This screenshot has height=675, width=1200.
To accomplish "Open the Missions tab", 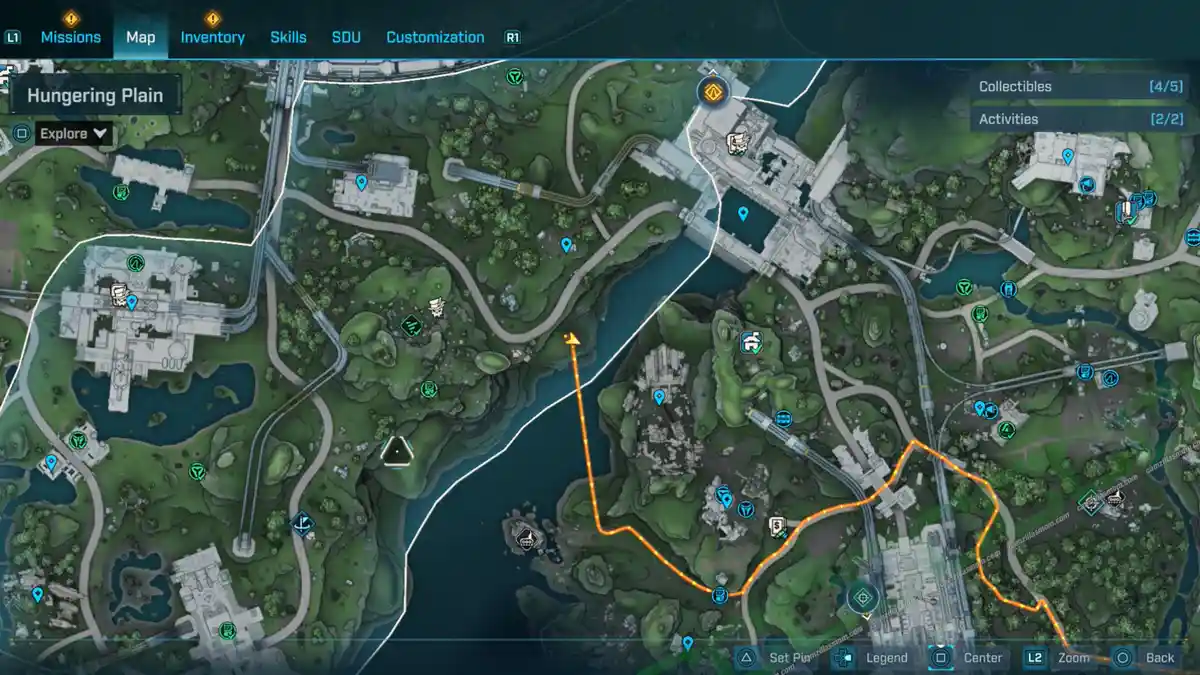I will pyautogui.click(x=70, y=37).
